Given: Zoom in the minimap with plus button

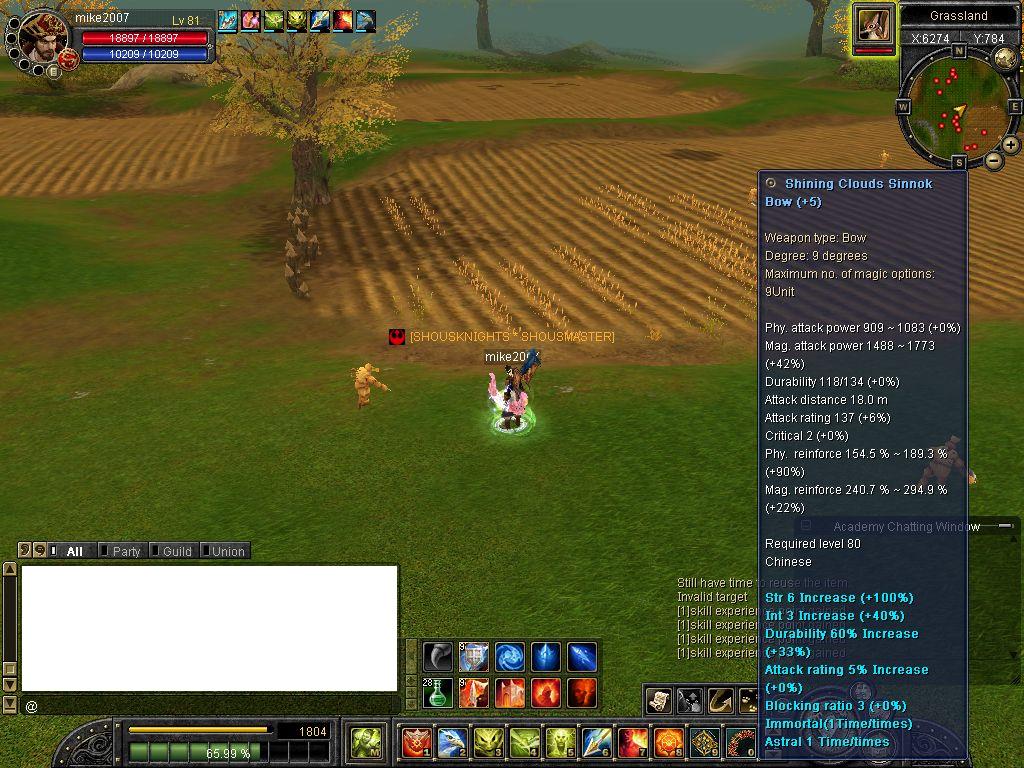Looking at the screenshot, I should (1011, 145).
